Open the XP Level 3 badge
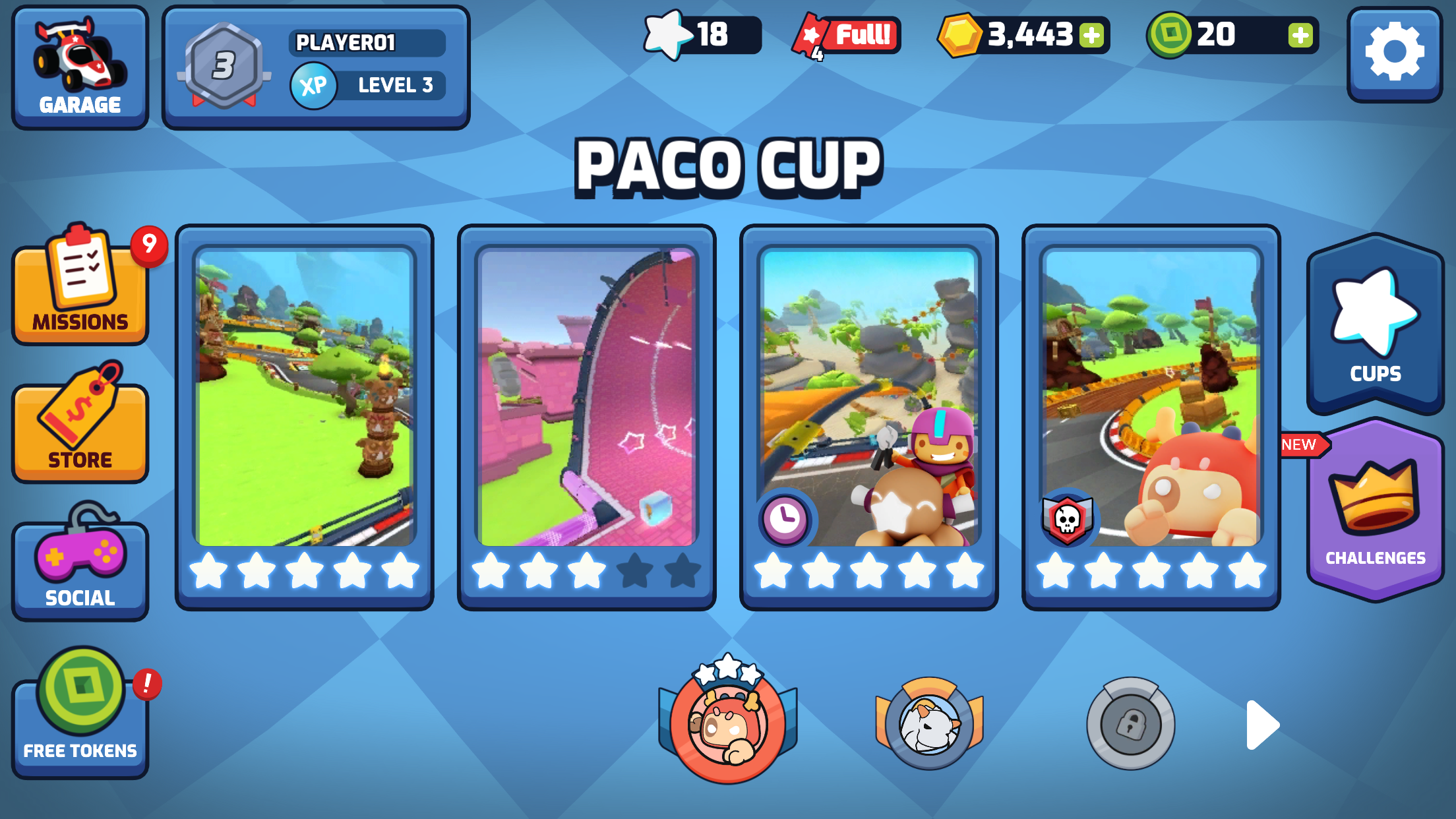1456x819 pixels. (366, 85)
